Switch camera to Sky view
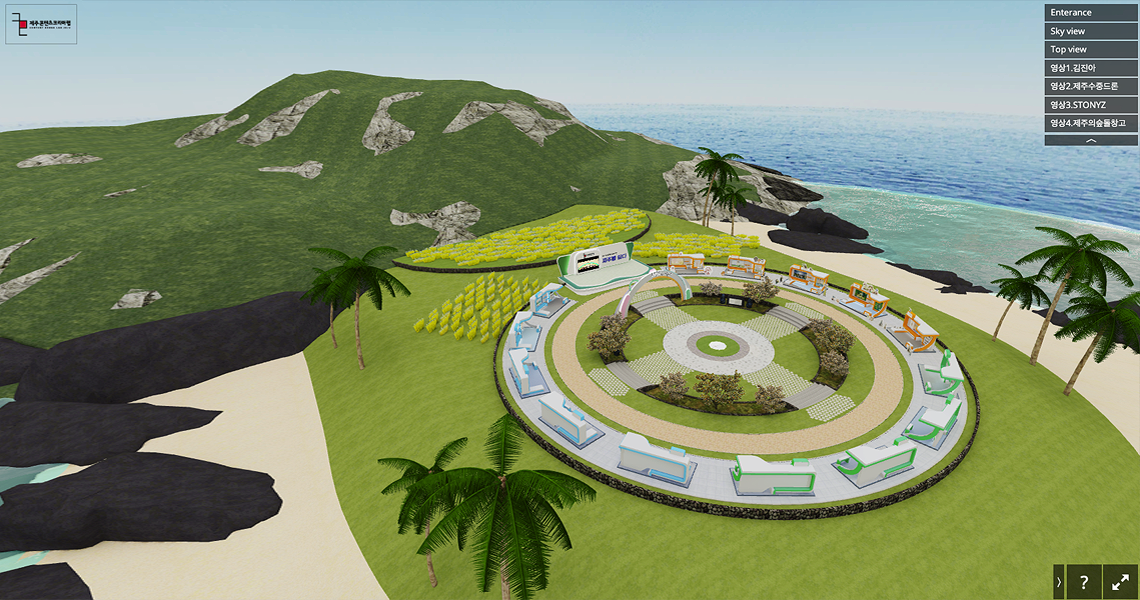The width and height of the screenshot is (1140, 600). pos(1091,31)
